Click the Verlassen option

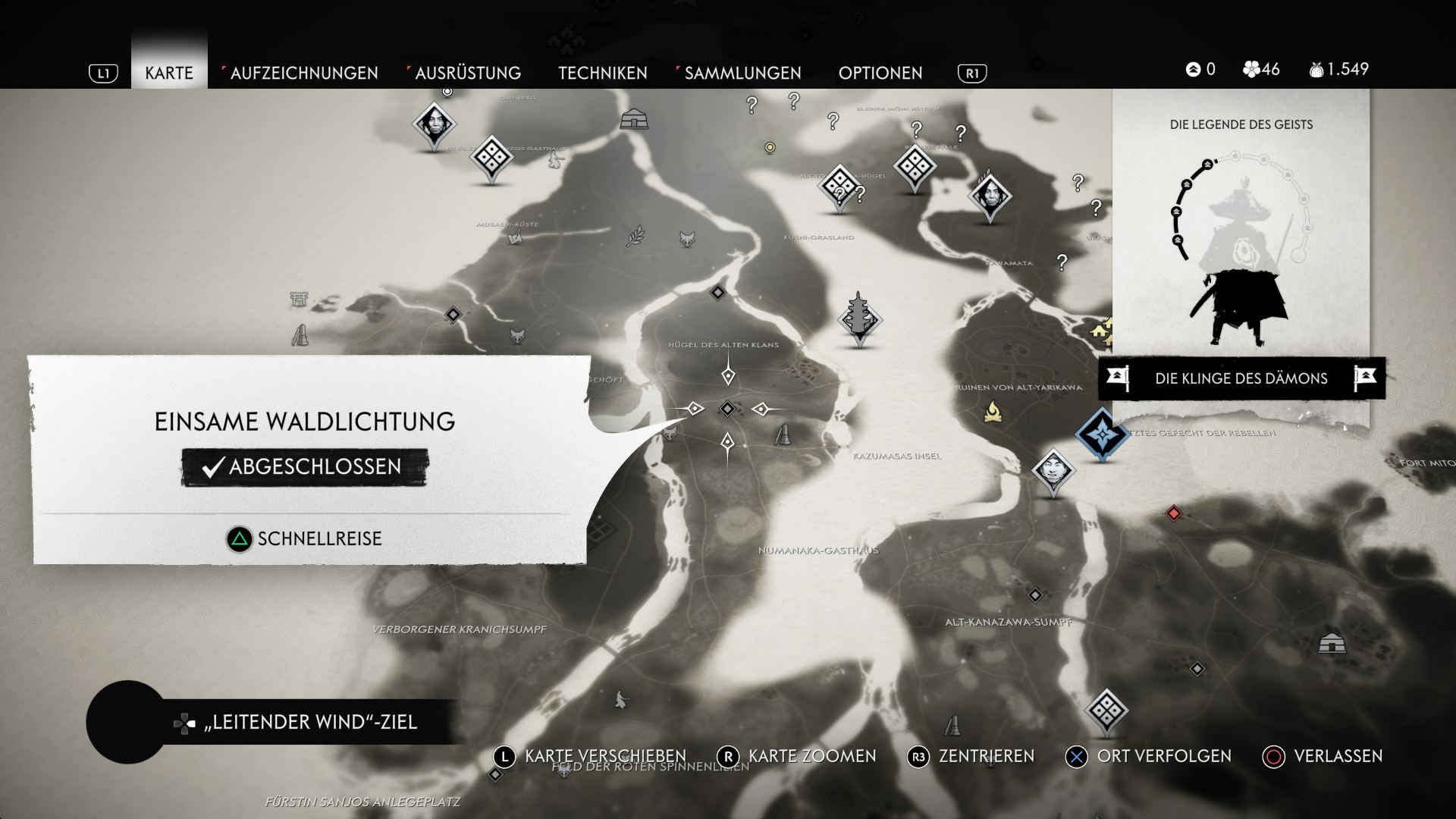pyautogui.click(x=1323, y=756)
